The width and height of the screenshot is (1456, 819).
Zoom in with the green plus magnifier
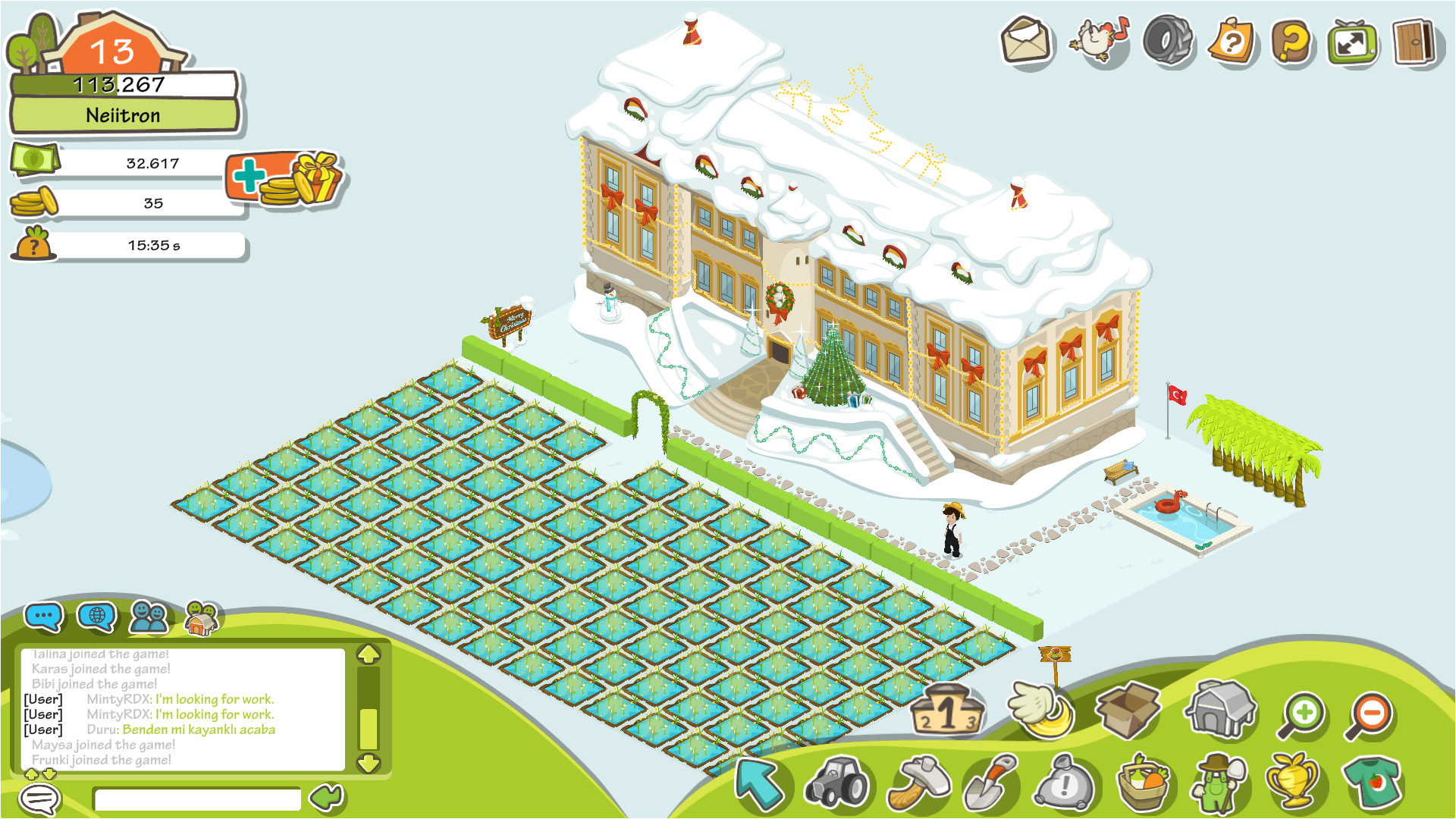[x=1302, y=715]
